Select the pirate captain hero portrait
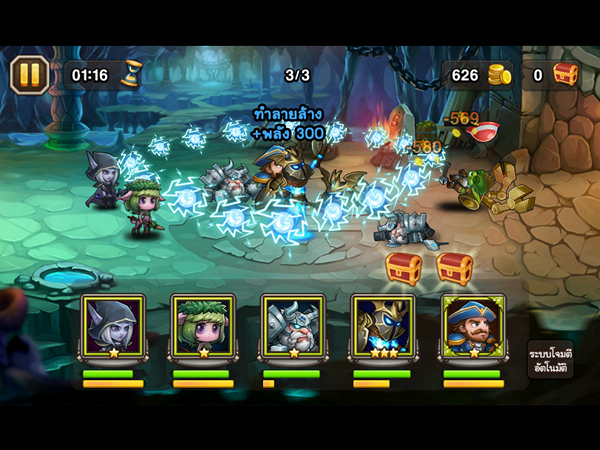Viewport: 600px width, 450px height. (x=472, y=326)
